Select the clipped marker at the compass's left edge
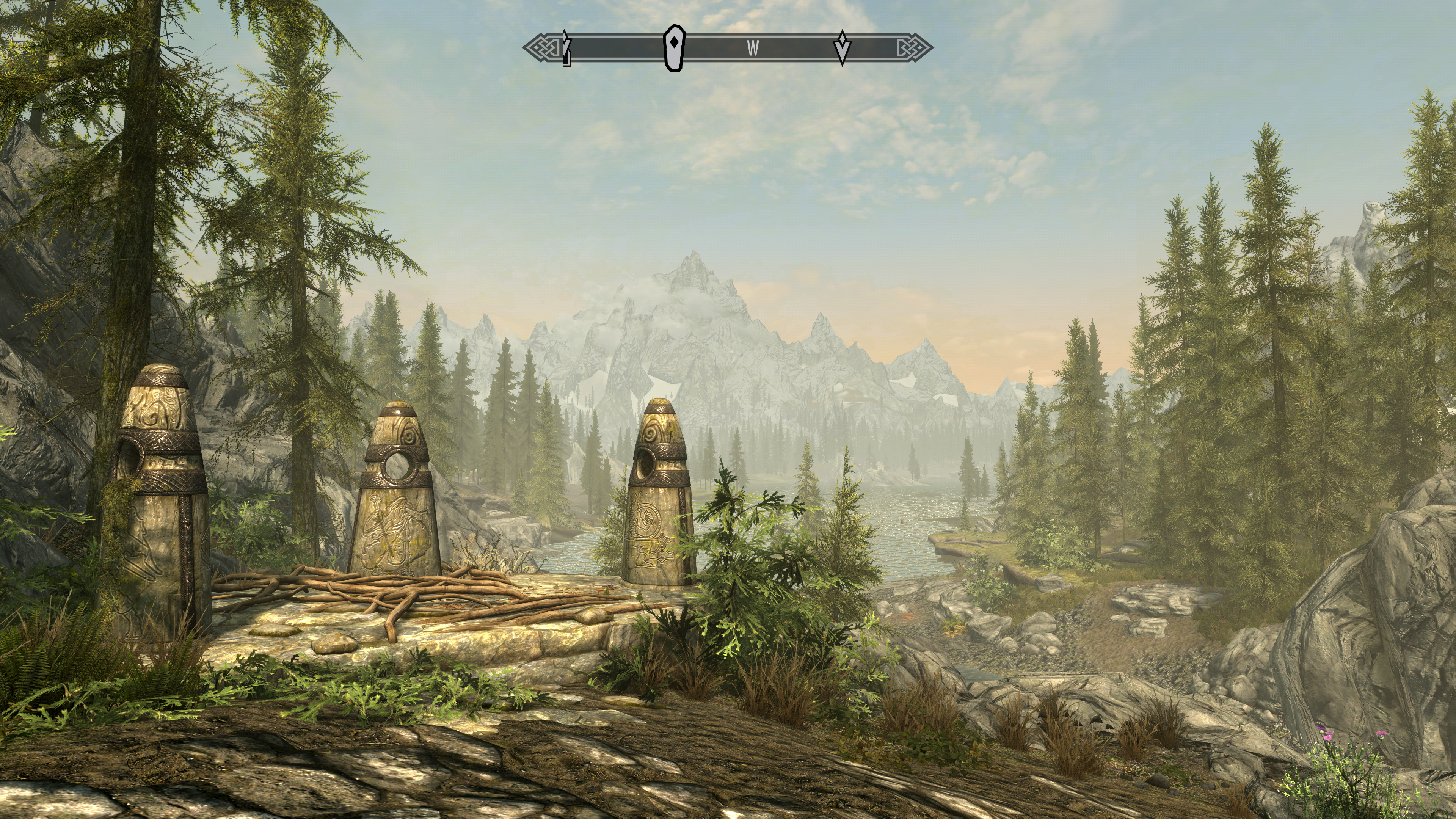 tap(566, 49)
